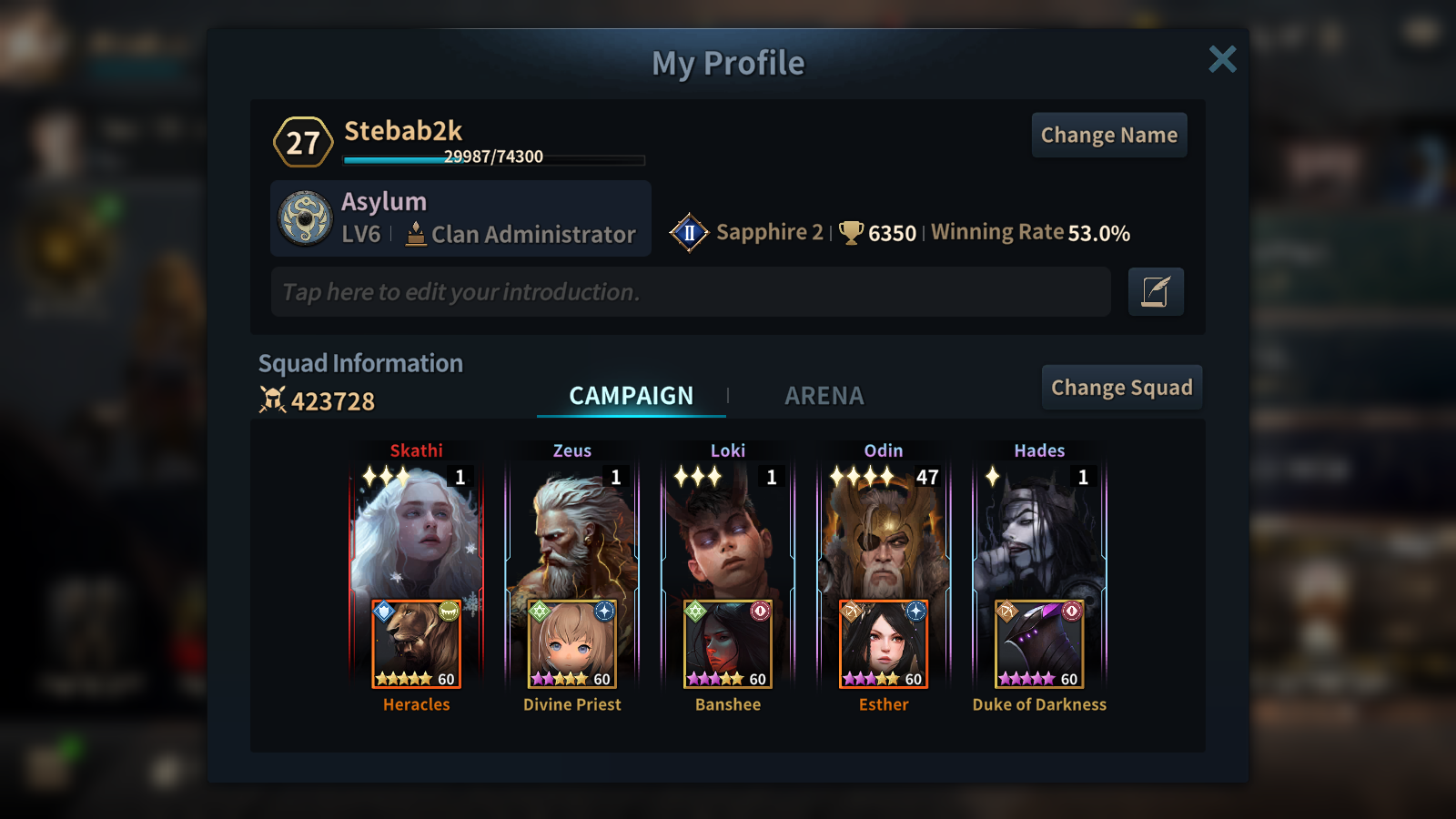The height and width of the screenshot is (819, 1456).
Task: Click the edit introduction pencil icon
Action: tap(1155, 292)
